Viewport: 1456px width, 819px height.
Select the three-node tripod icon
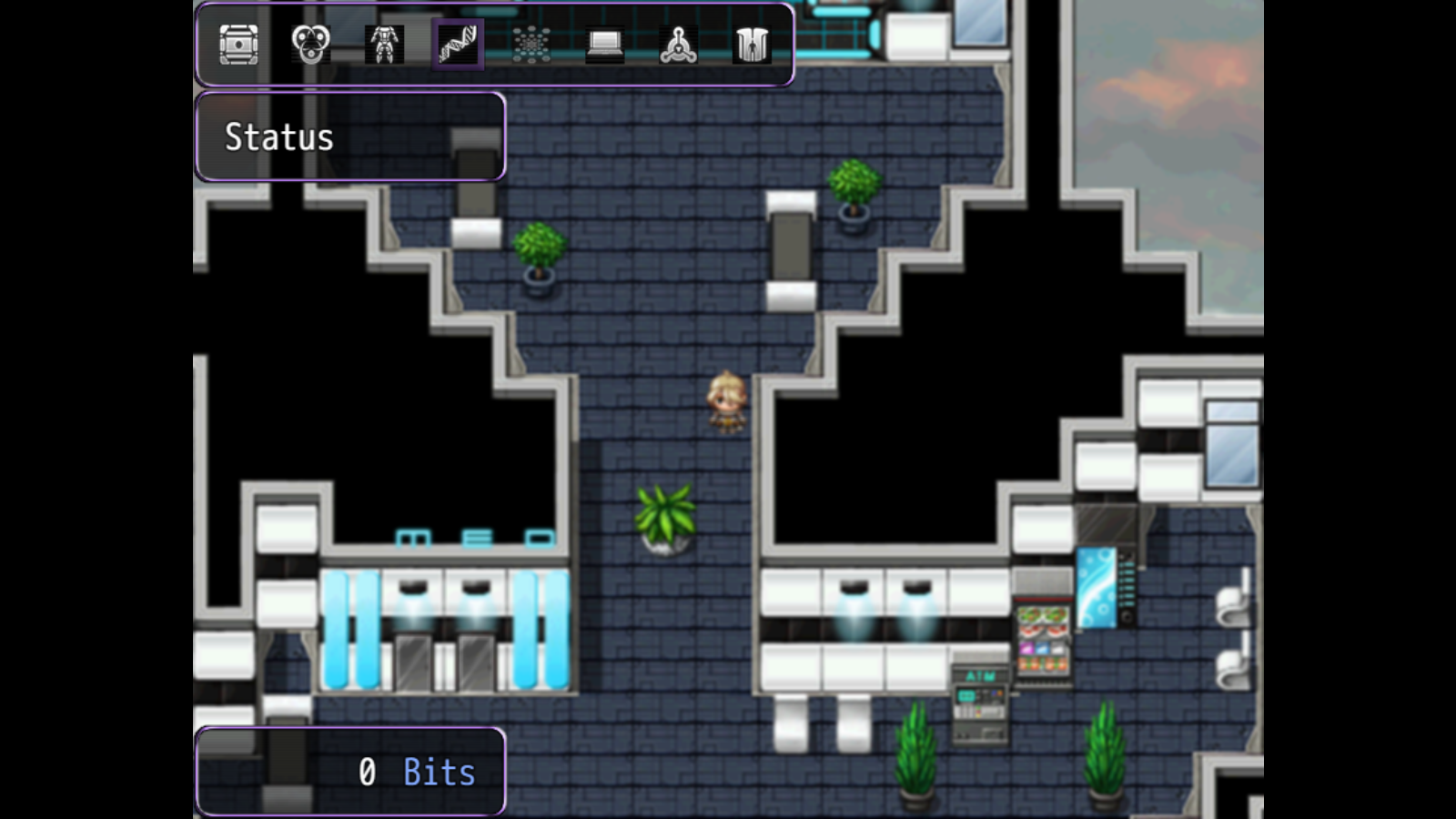tap(679, 45)
